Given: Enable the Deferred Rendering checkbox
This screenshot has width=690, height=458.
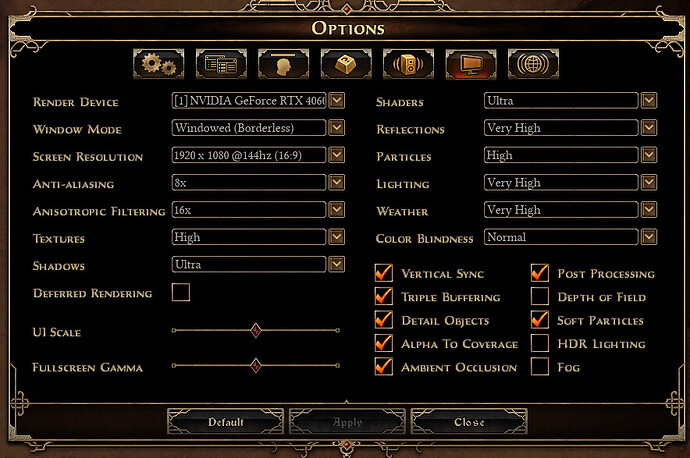Looking at the screenshot, I should tap(181, 293).
